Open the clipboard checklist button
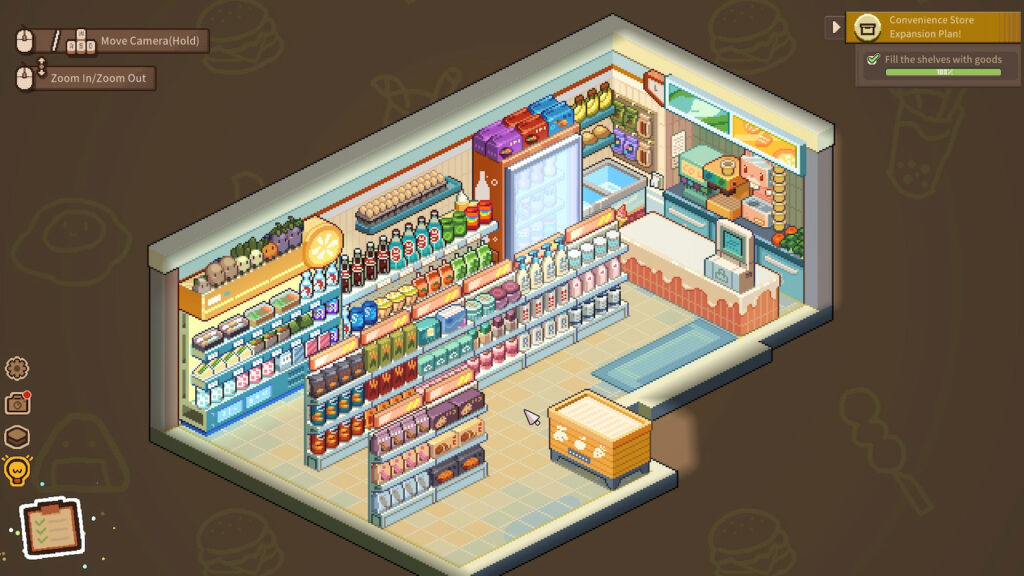1024x576 pixels. pyautogui.click(x=51, y=528)
